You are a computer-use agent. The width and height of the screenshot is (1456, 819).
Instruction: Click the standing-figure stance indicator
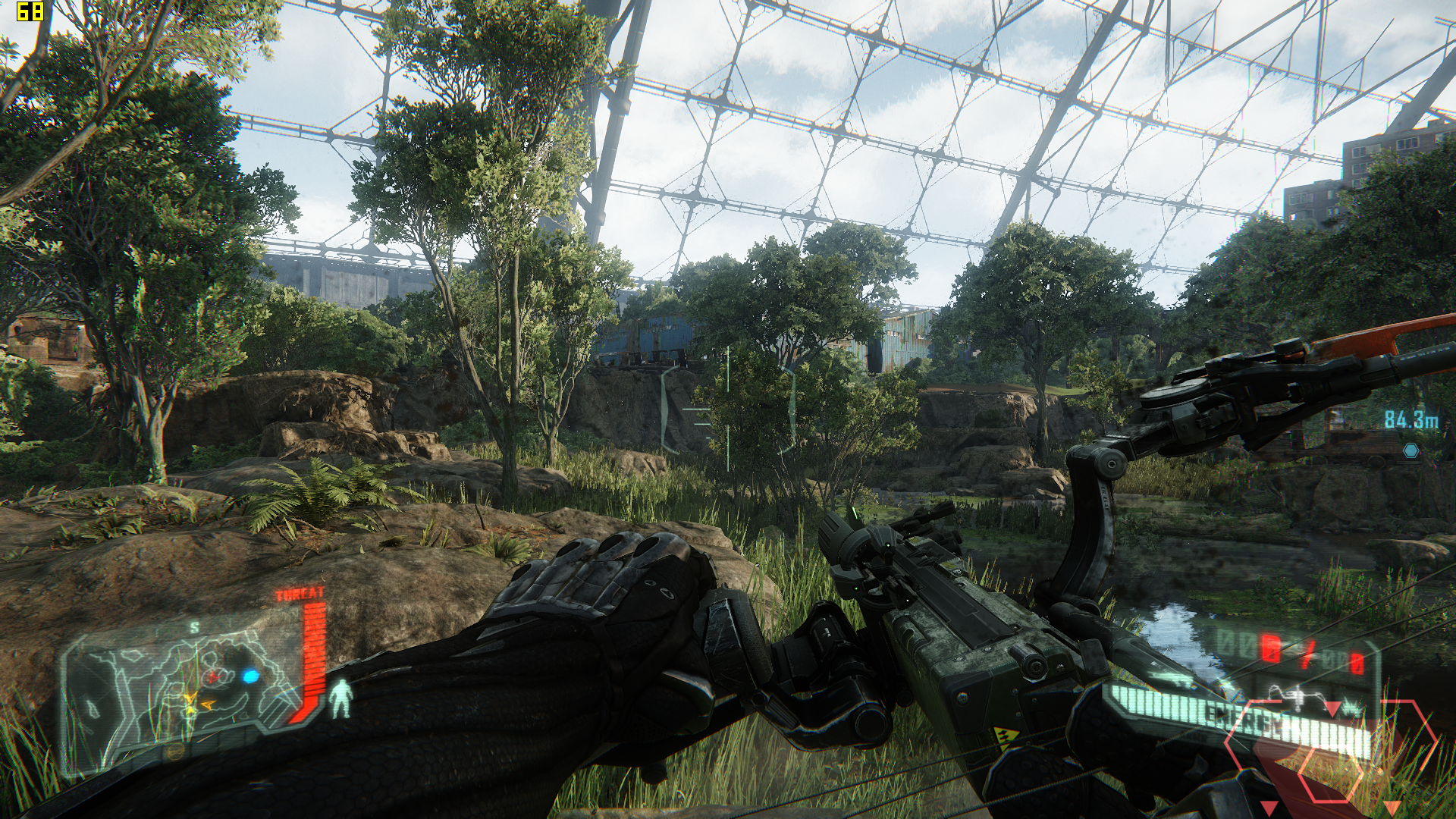pyautogui.click(x=343, y=698)
